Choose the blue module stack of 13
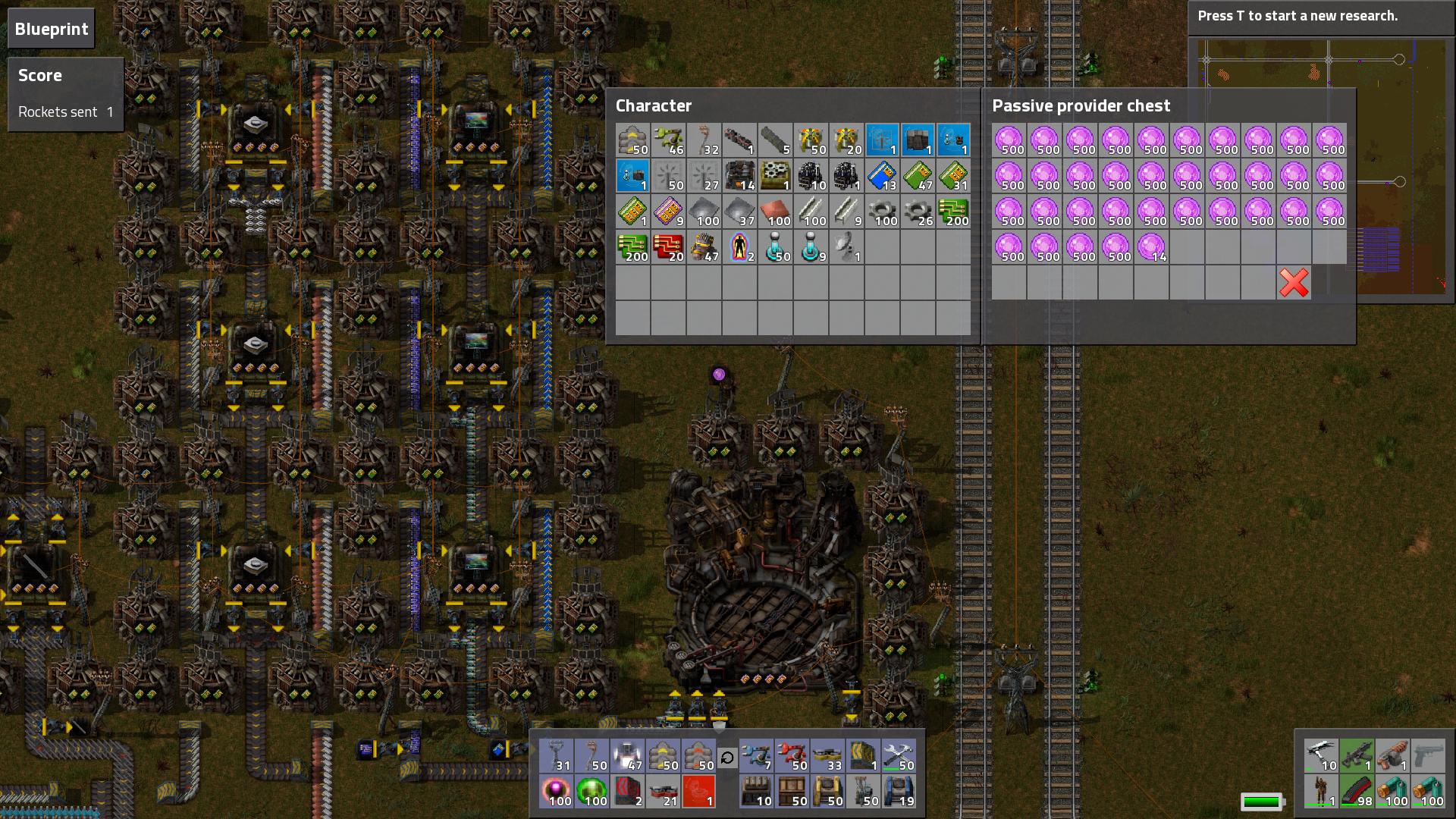The image size is (1456, 819). 882,176
